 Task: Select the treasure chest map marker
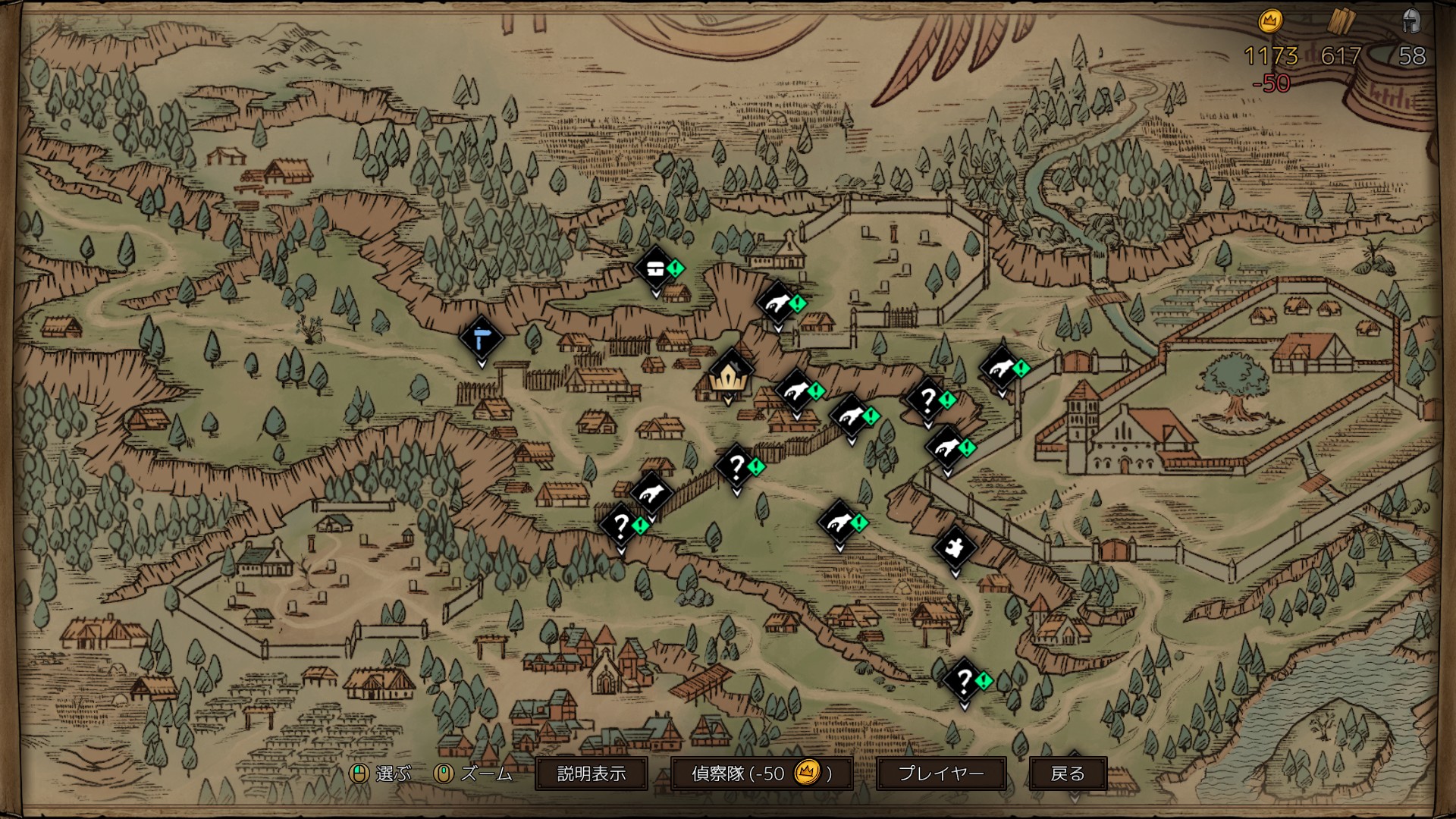654,268
